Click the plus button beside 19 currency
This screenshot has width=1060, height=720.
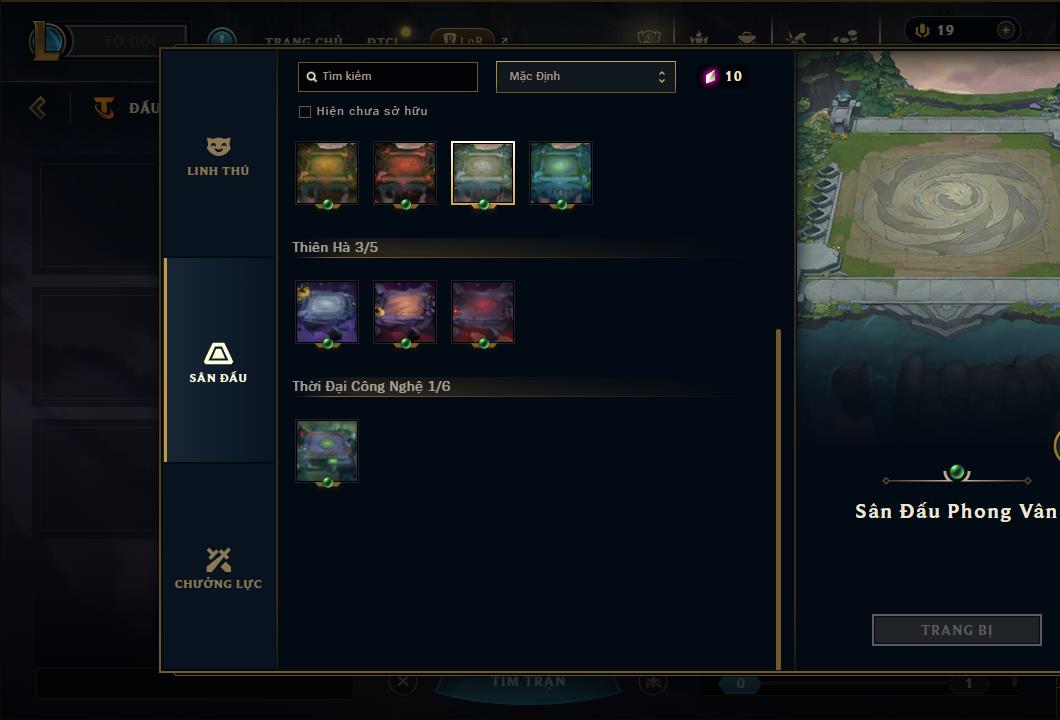coord(1005,31)
